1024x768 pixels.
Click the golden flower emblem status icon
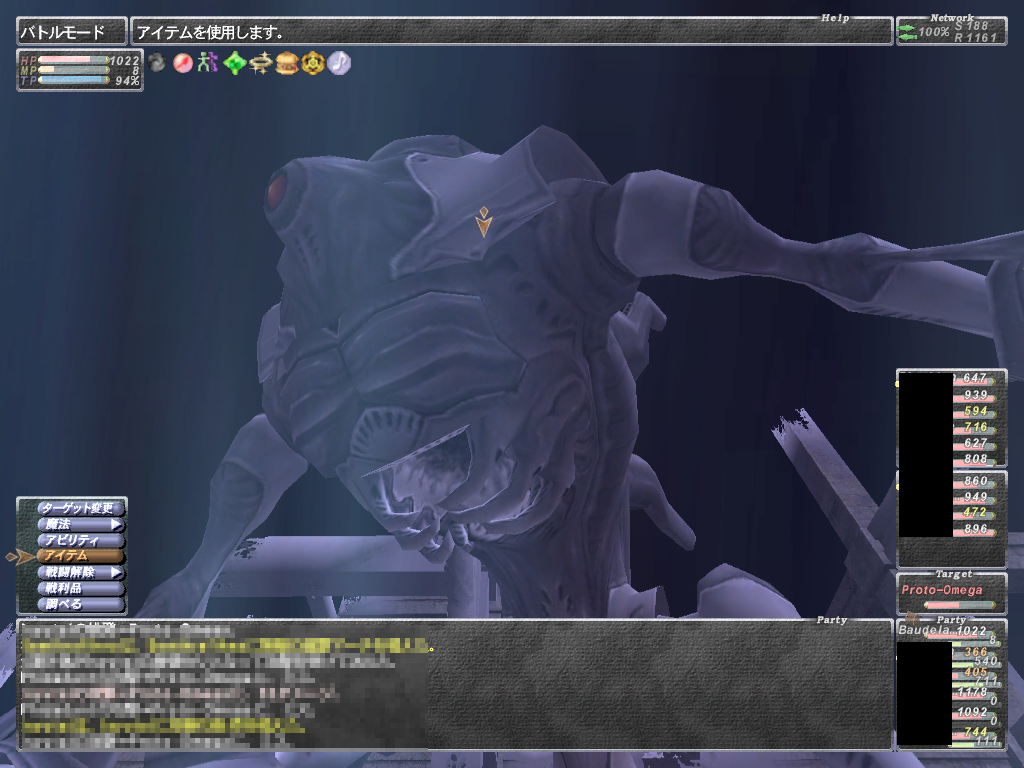coord(314,64)
